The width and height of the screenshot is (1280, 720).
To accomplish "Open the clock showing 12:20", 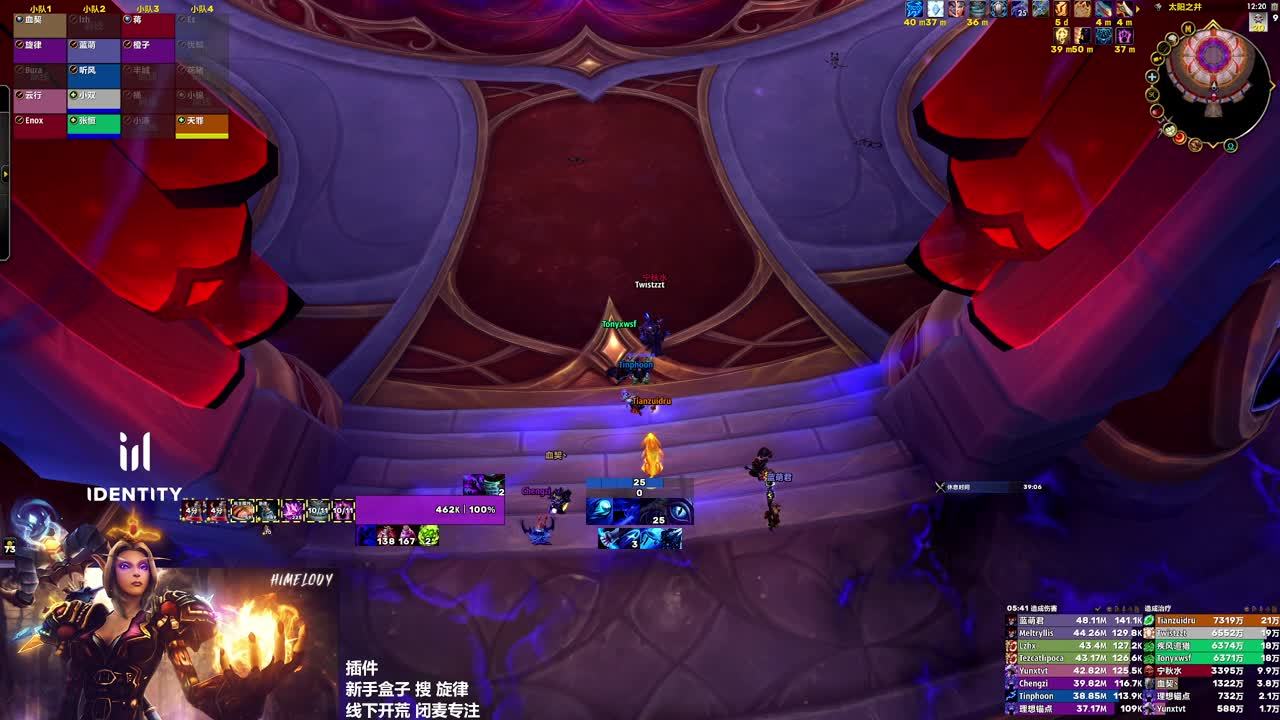I will [1257, 6].
